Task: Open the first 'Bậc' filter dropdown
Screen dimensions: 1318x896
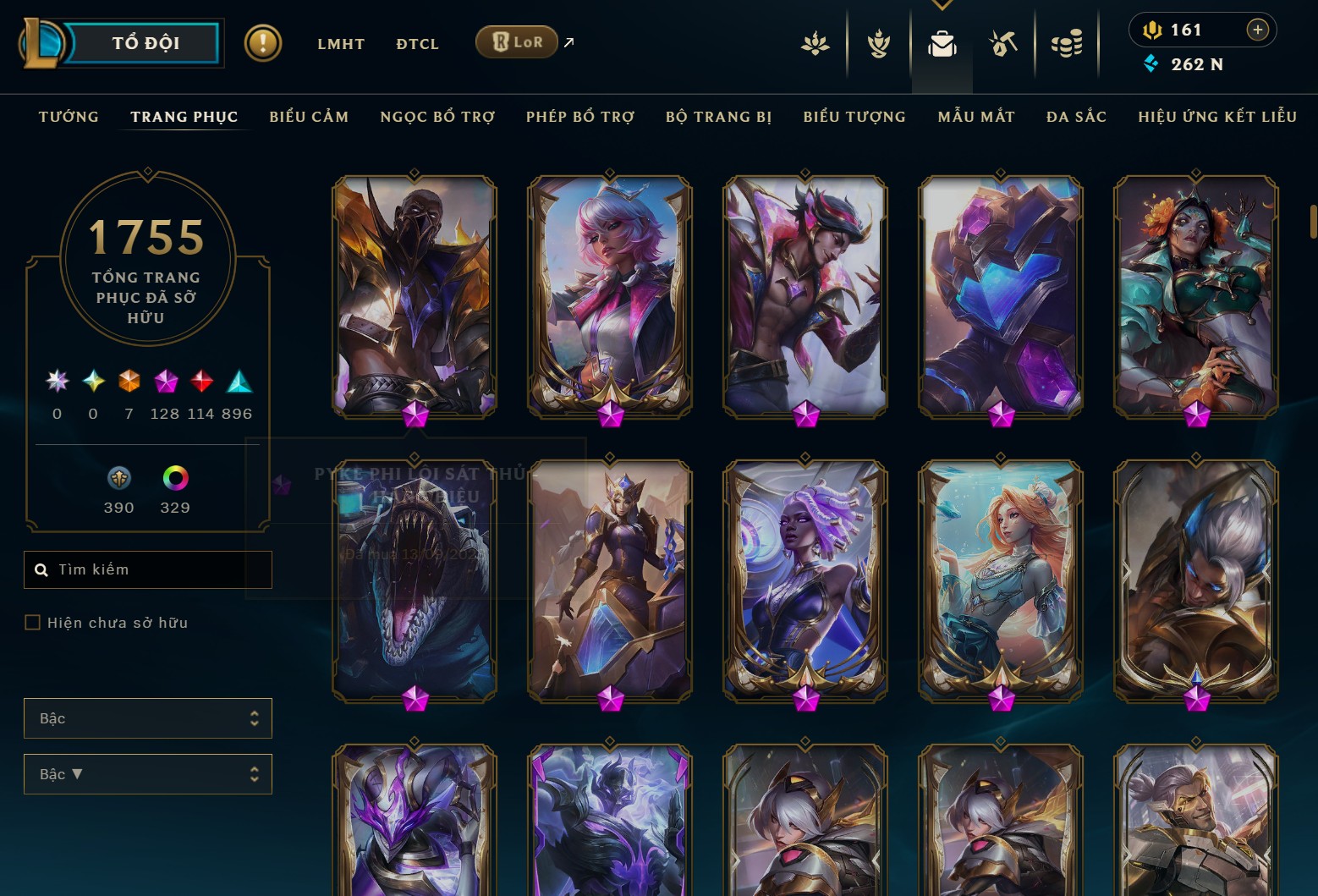Action: 148,717
